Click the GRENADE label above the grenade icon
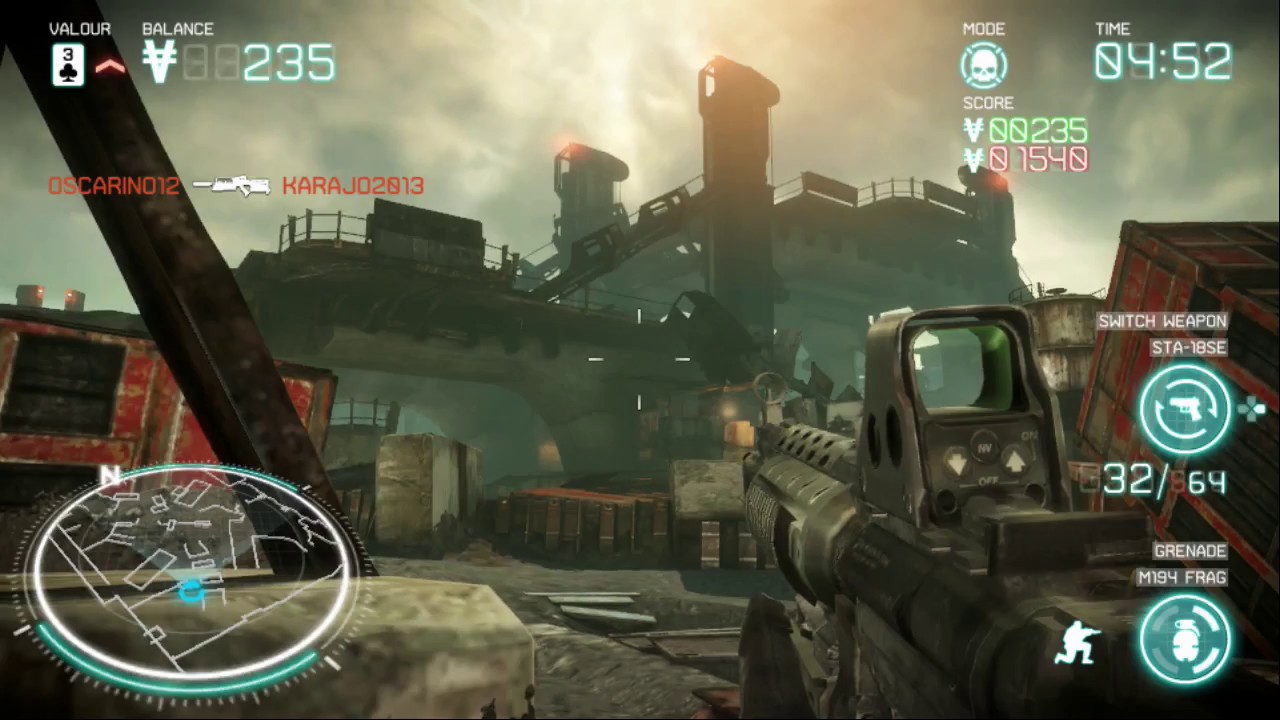1280x720 pixels. [x=1192, y=550]
